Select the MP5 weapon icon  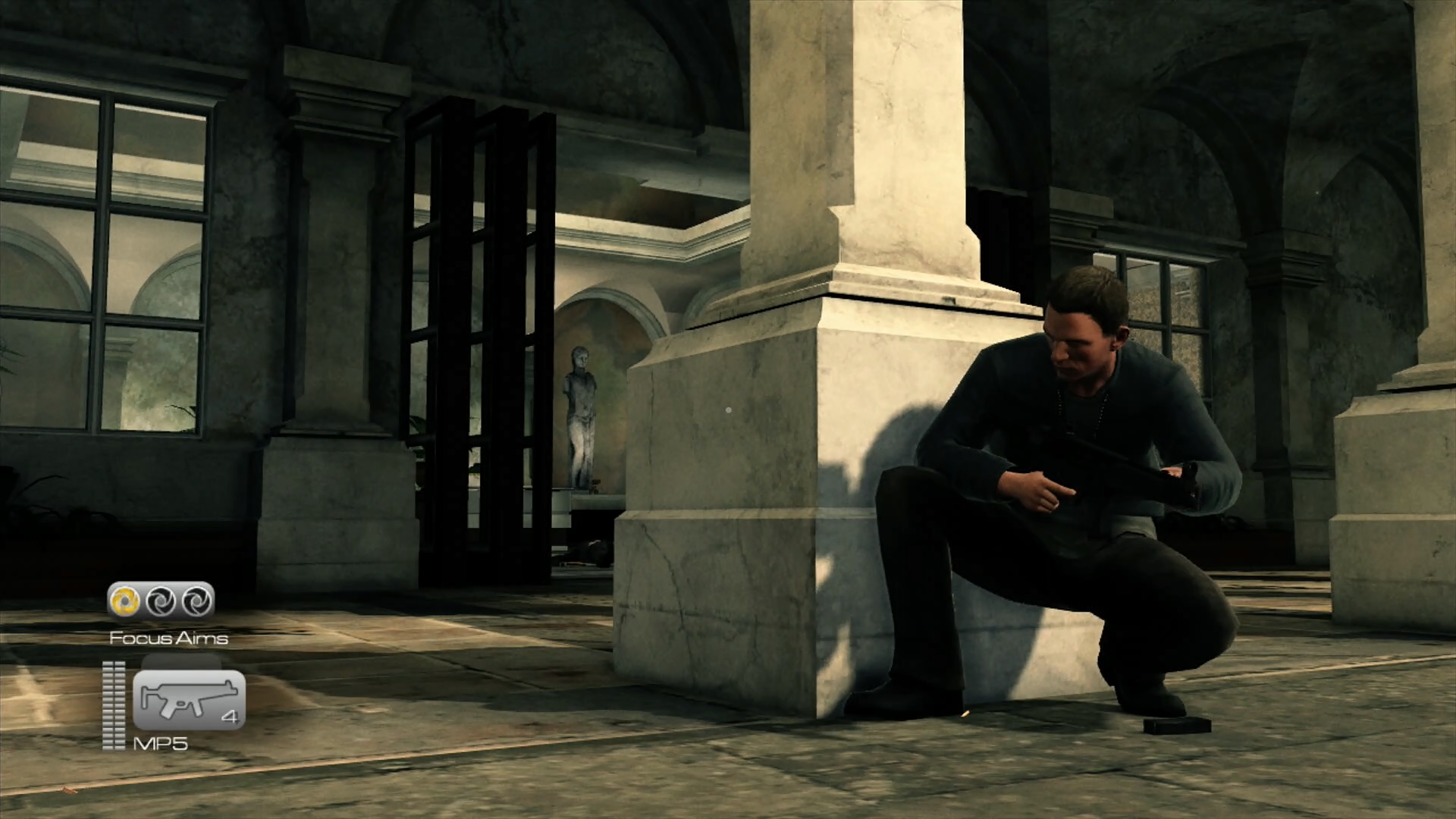188,699
